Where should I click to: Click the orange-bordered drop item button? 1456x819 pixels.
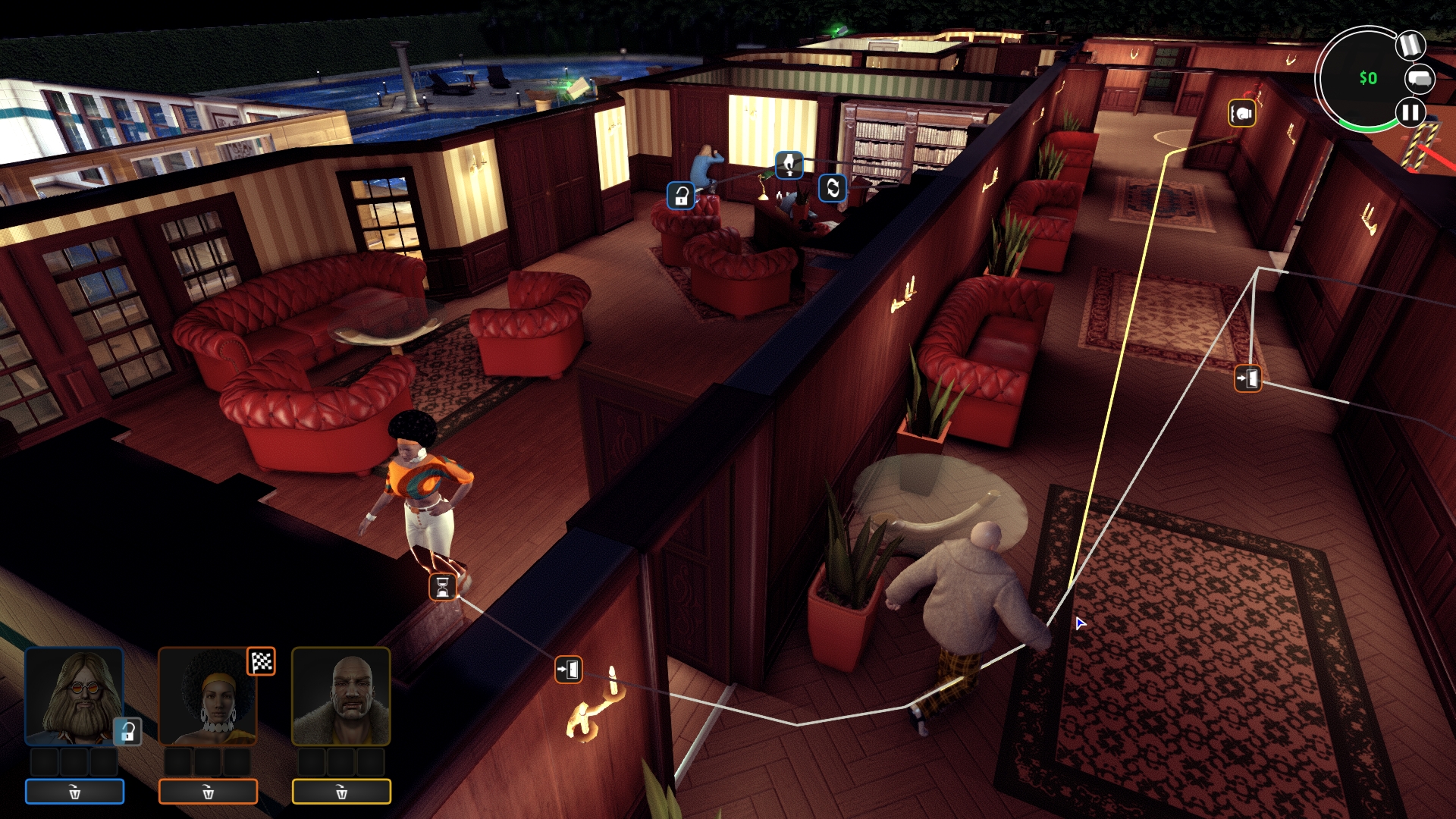pyautogui.click(x=208, y=792)
